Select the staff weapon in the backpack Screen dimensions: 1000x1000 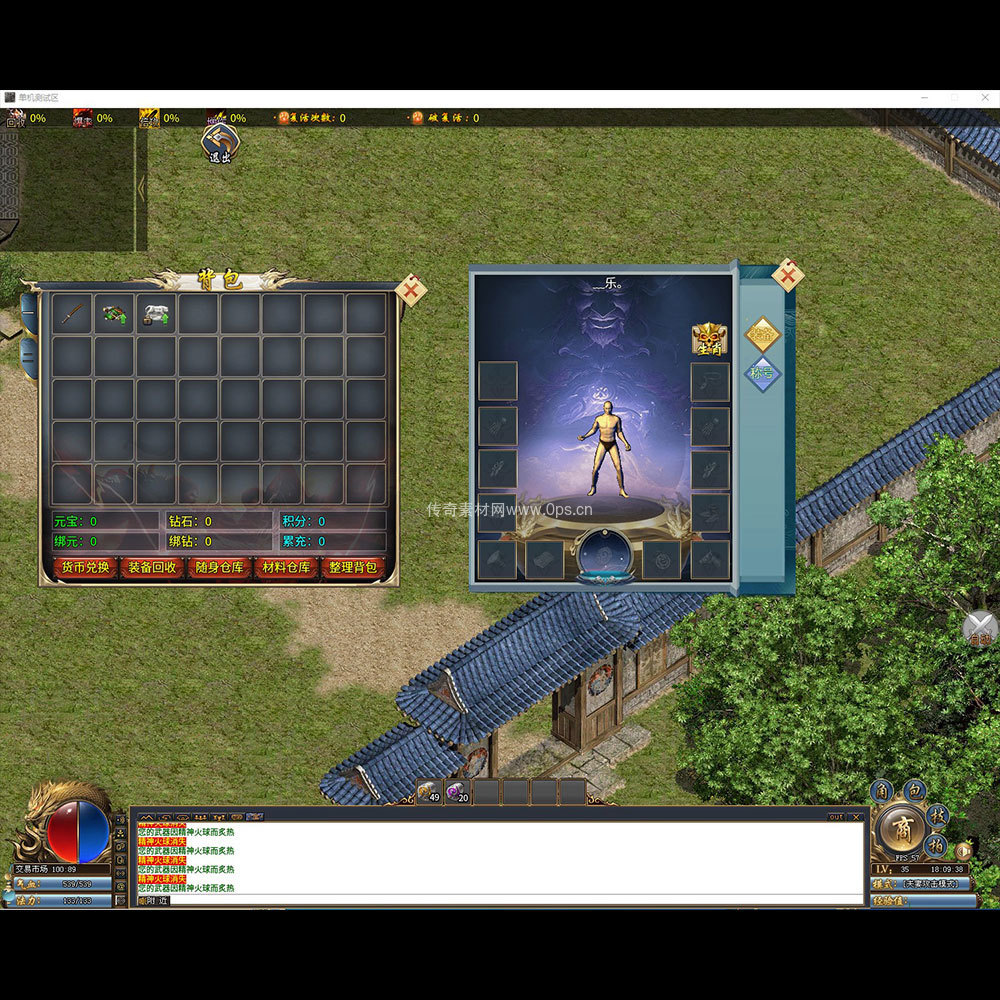72,314
